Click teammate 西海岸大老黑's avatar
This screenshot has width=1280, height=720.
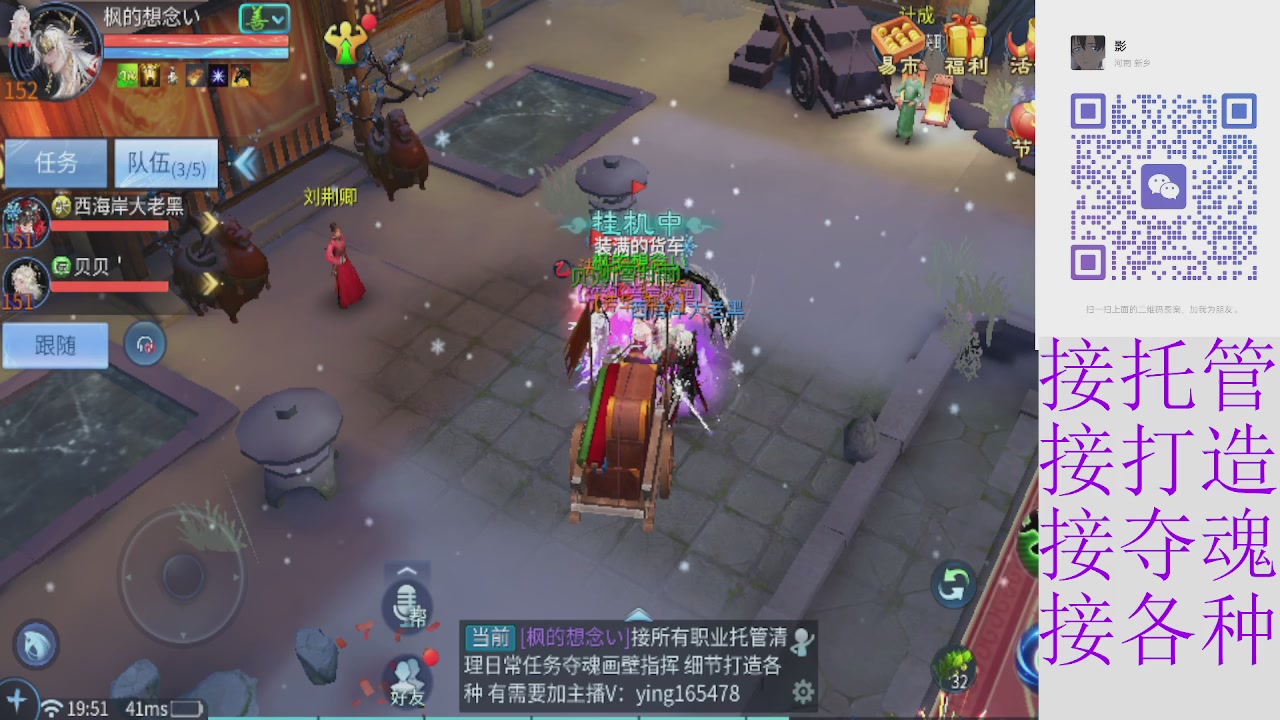25,222
